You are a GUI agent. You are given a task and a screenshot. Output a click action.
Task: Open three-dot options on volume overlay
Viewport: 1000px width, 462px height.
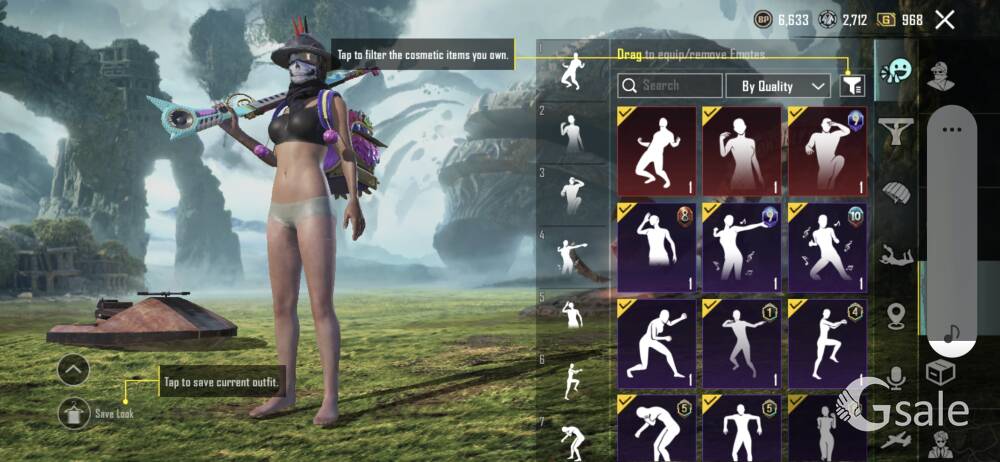pyautogui.click(x=951, y=129)
